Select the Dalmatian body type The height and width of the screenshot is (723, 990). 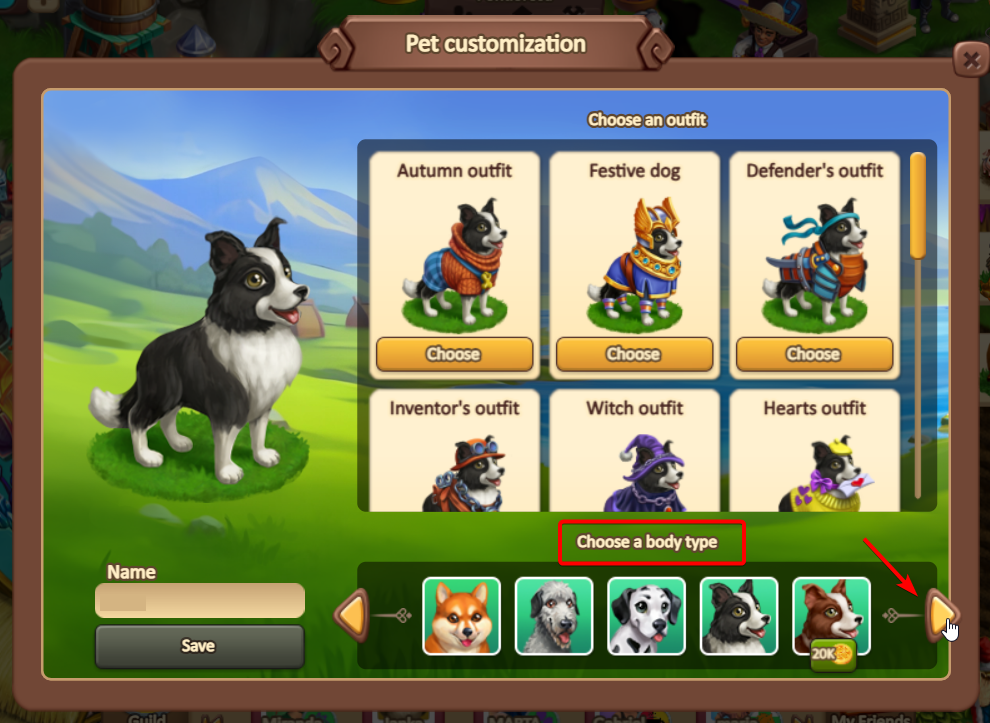click(646, 616)
